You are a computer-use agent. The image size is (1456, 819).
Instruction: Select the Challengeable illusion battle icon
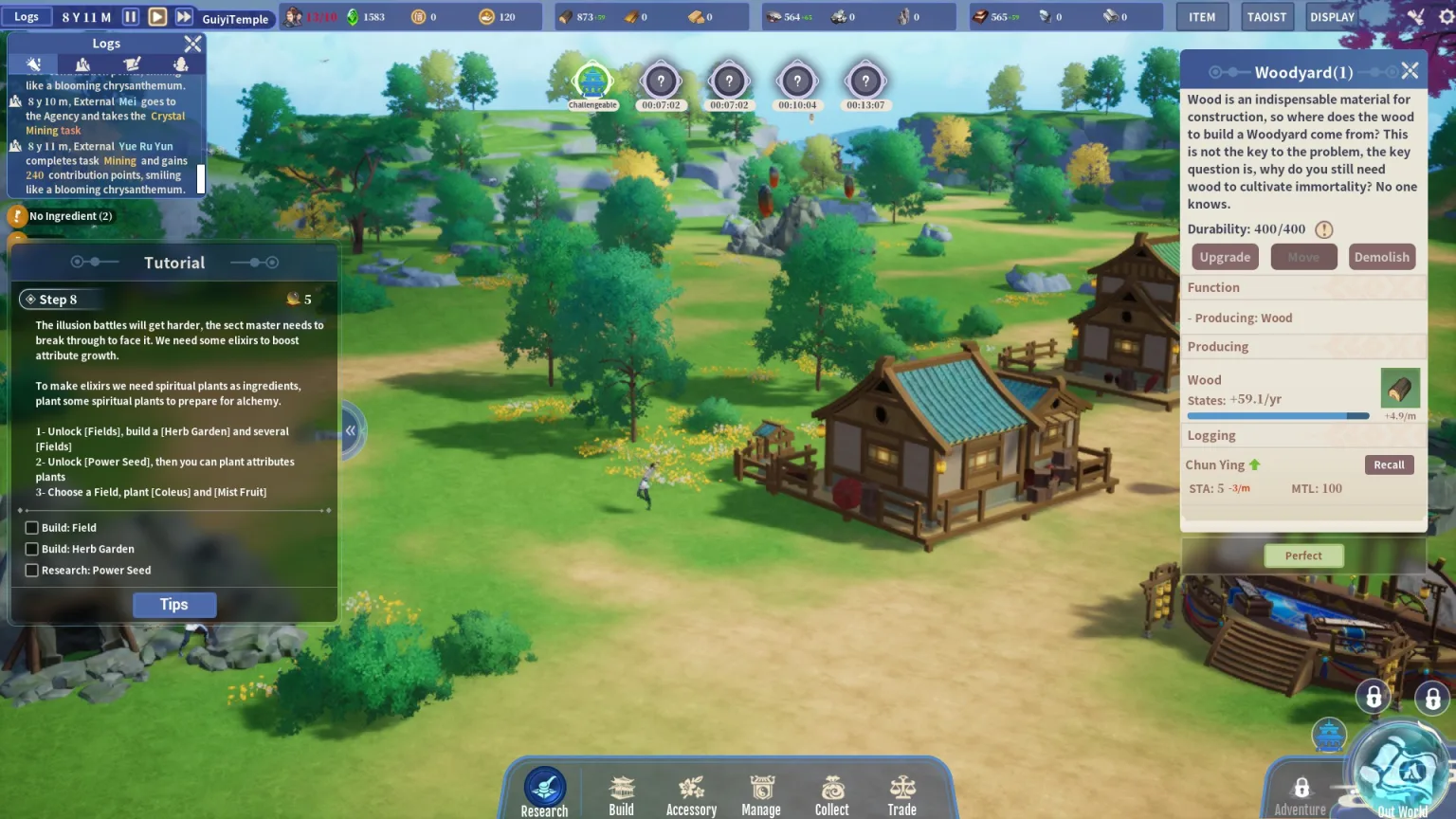[x=592, y=83]
